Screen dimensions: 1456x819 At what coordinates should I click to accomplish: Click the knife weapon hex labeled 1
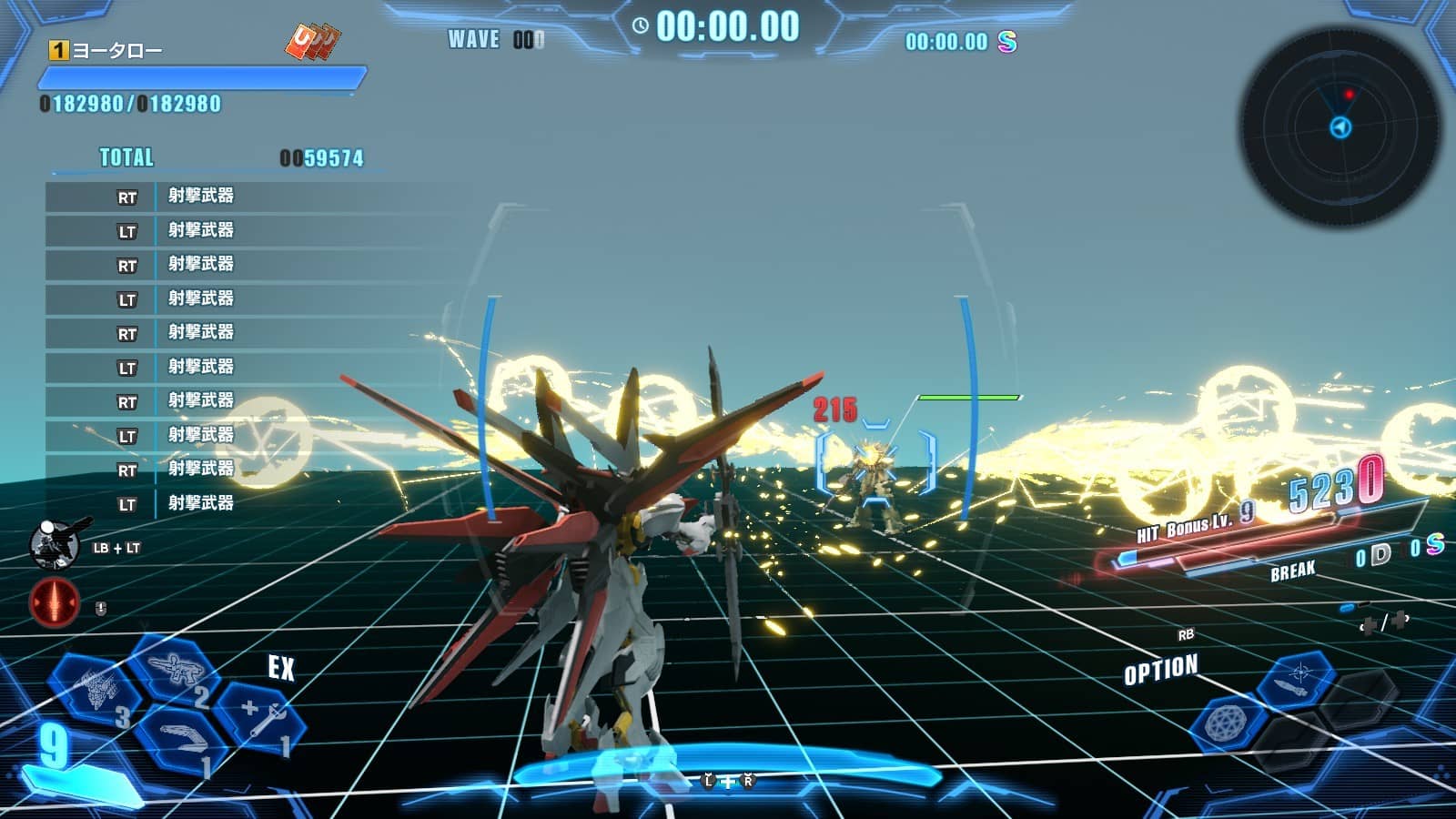click(180, 738)
